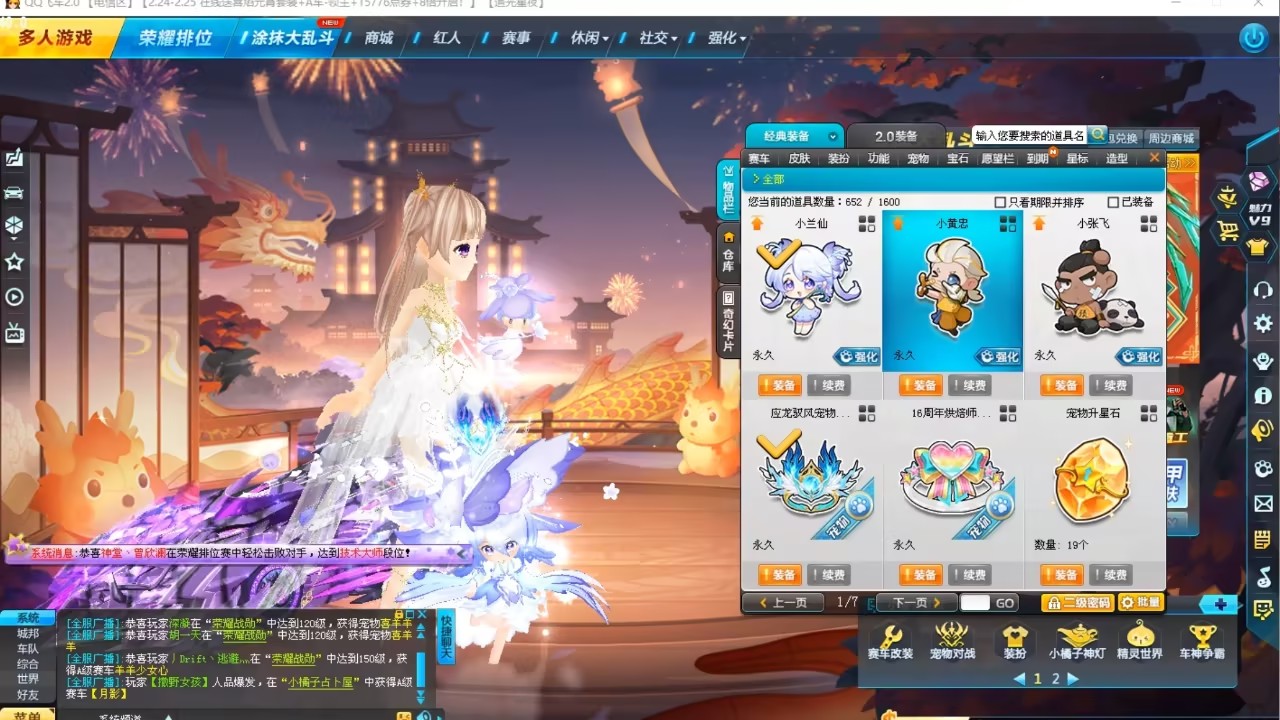Click the 二级密码 lock button

1077,603
